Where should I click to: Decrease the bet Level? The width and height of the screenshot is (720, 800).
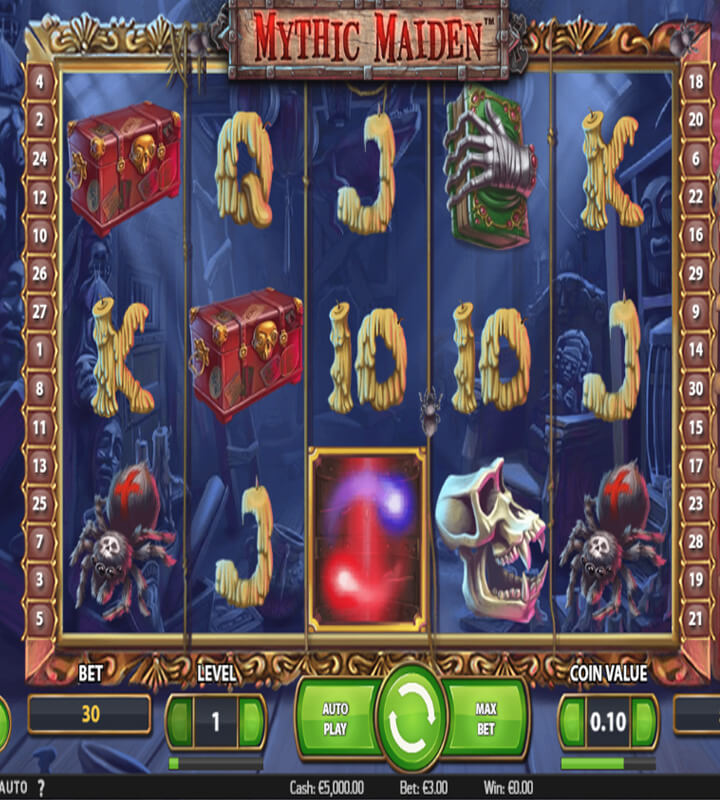[181, 718]
